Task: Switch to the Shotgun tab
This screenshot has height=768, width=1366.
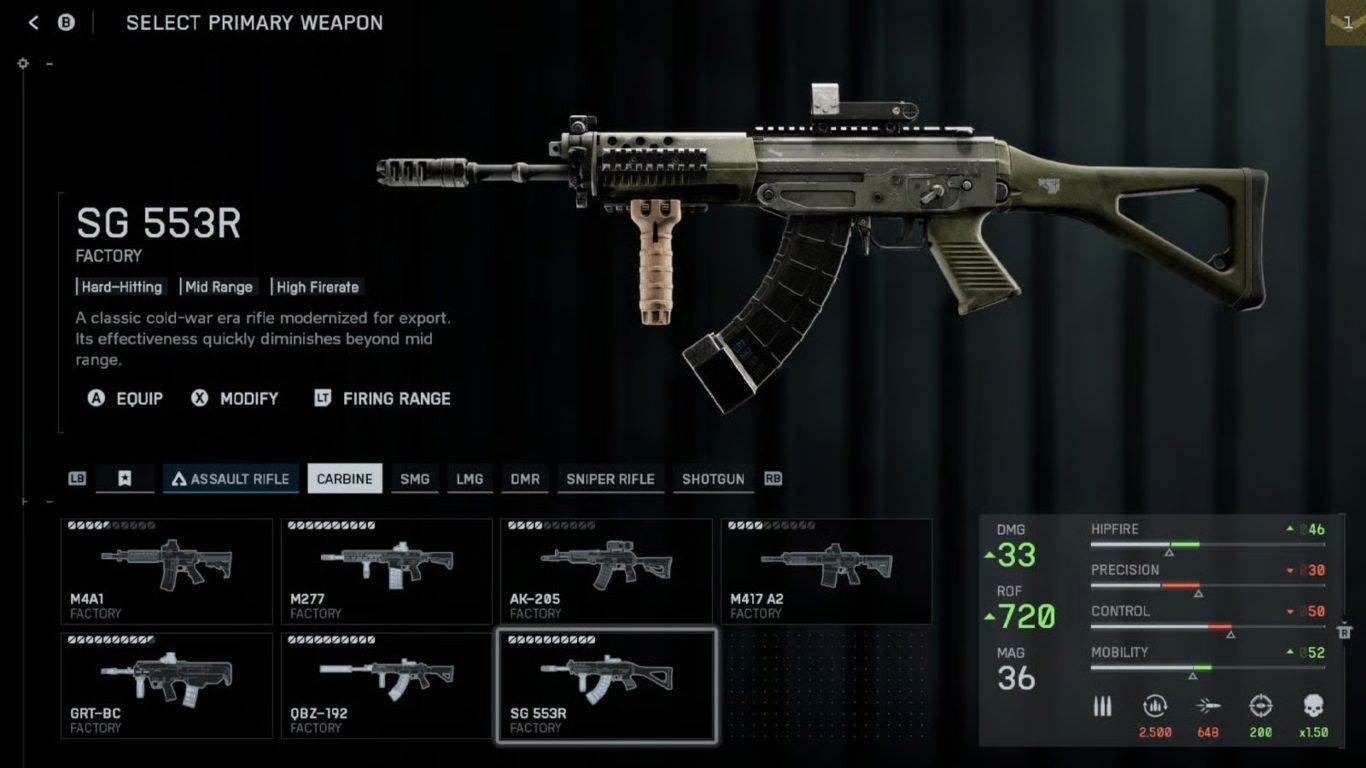Action: click(713, 479)
